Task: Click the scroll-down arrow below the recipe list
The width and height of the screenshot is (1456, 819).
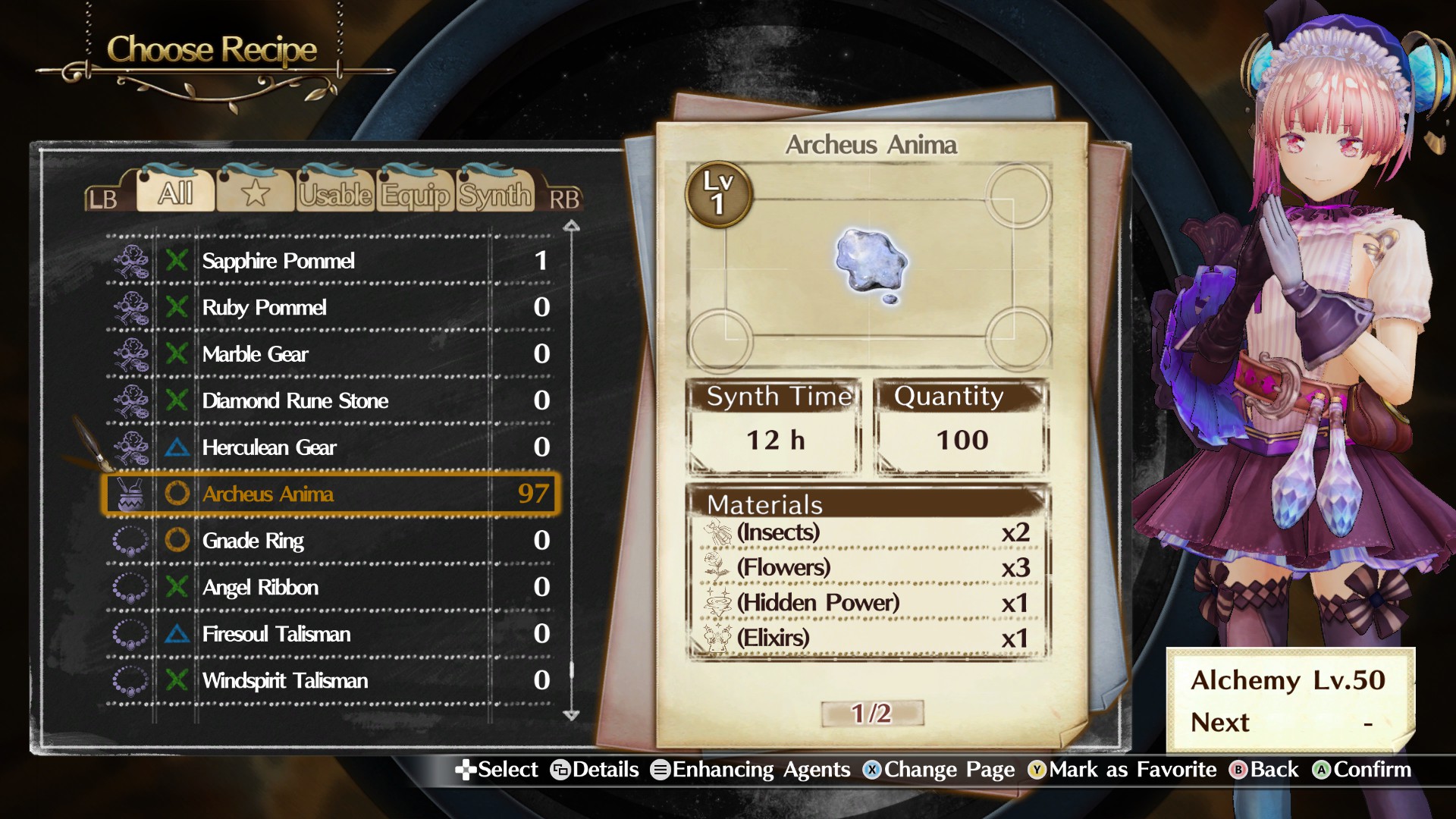Action: tap(572, 716)
